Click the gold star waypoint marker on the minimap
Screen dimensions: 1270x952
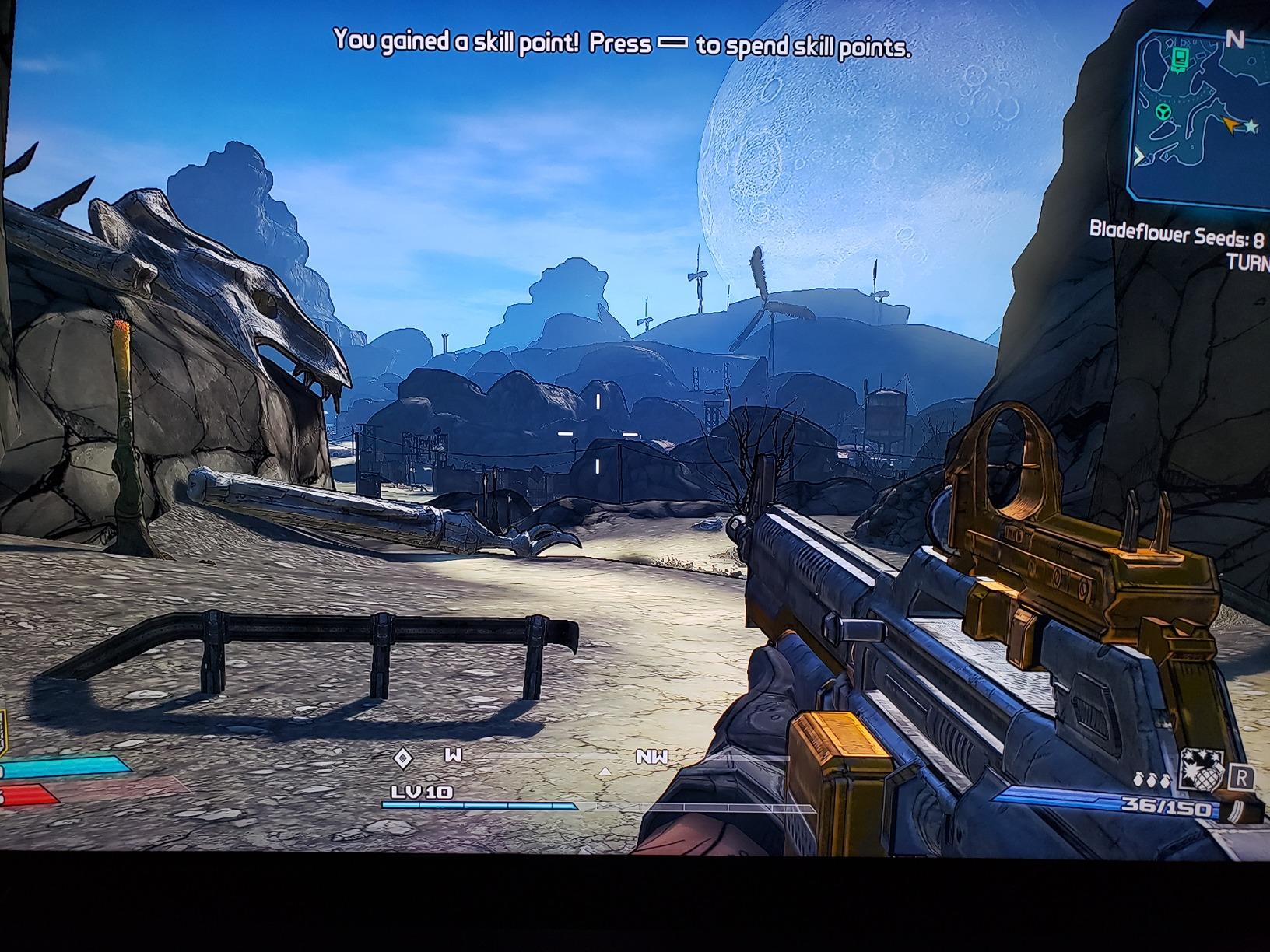(1251, 126)
